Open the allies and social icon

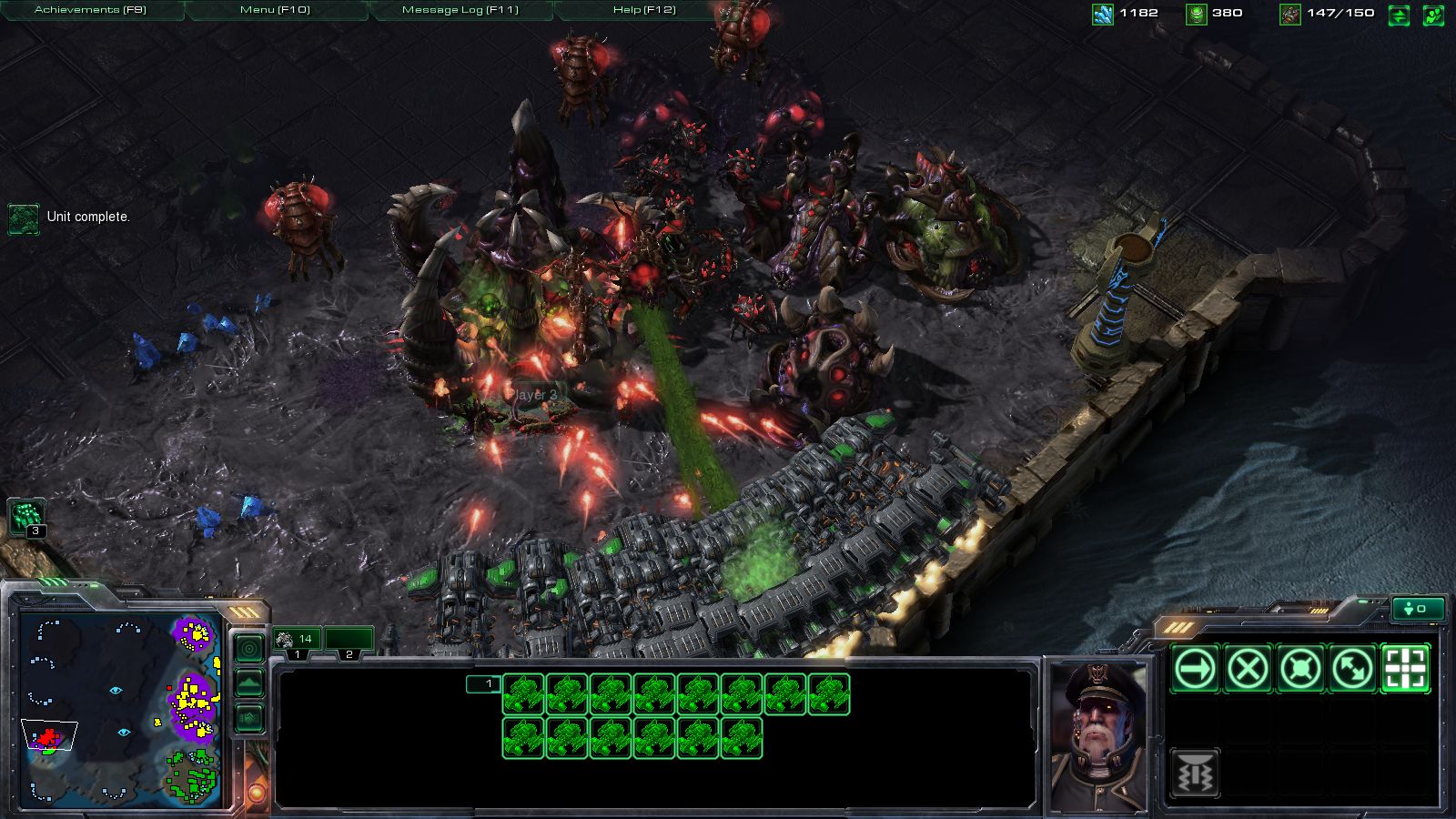coord(1433,15)
